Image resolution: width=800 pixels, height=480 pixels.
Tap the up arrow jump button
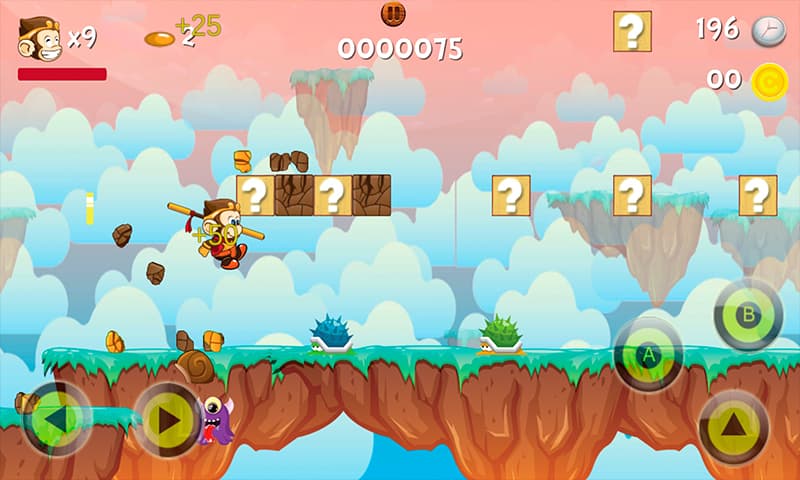tap(734, 426)
